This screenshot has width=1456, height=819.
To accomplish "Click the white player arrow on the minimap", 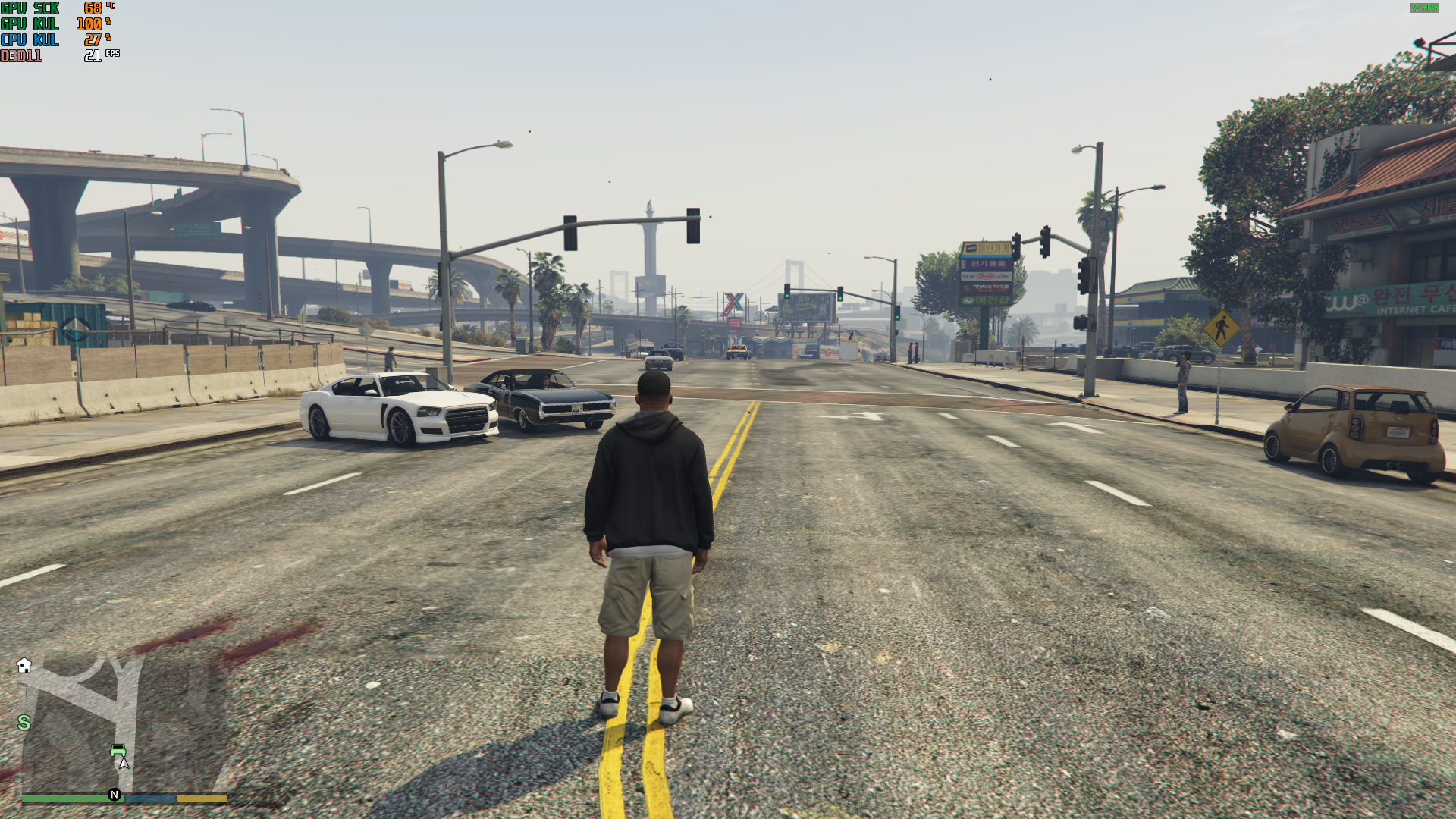I will [x=124, y=763].
